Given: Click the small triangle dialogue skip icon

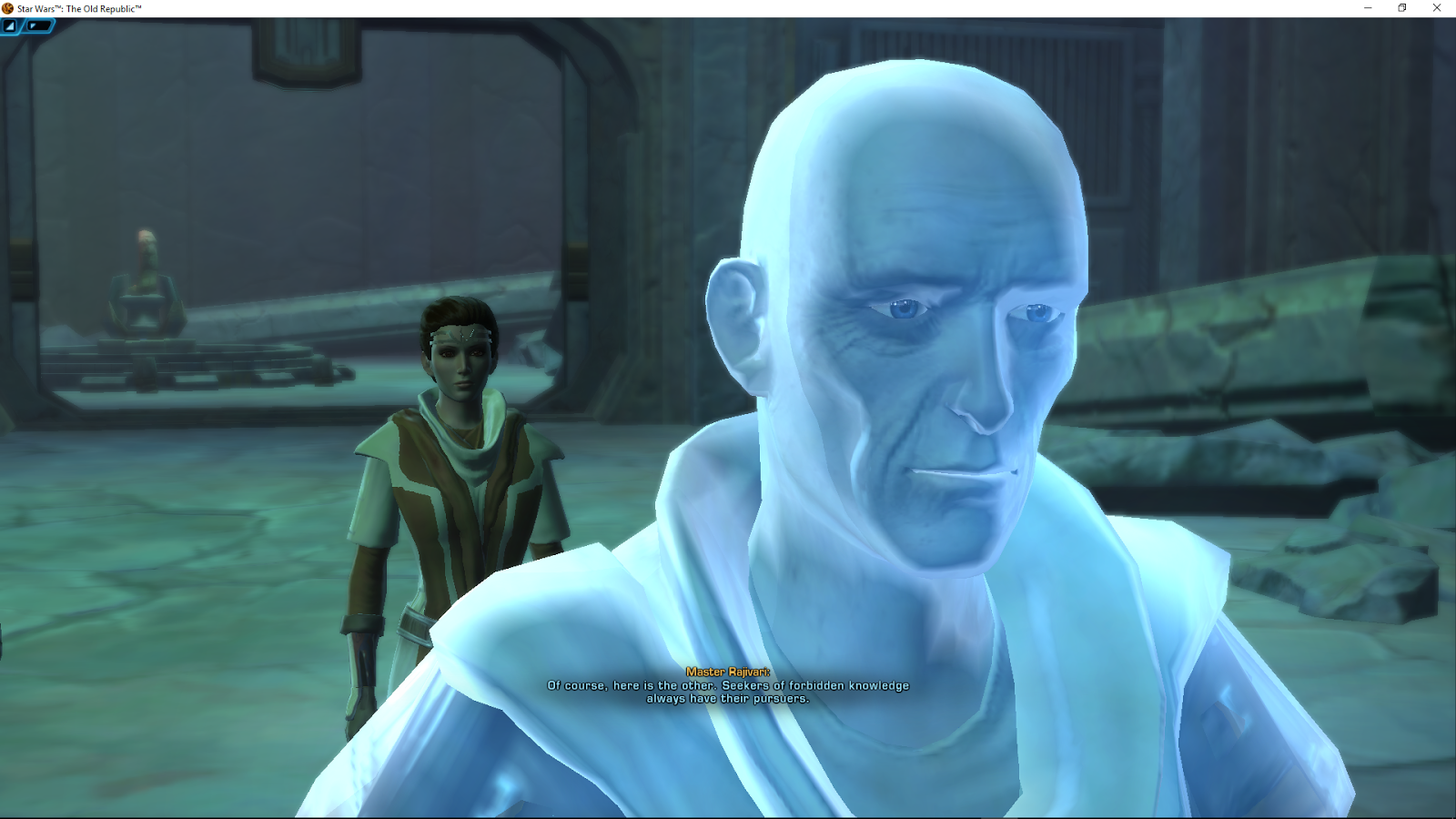Looking at the screenshot, I should (x=33, y=25).
